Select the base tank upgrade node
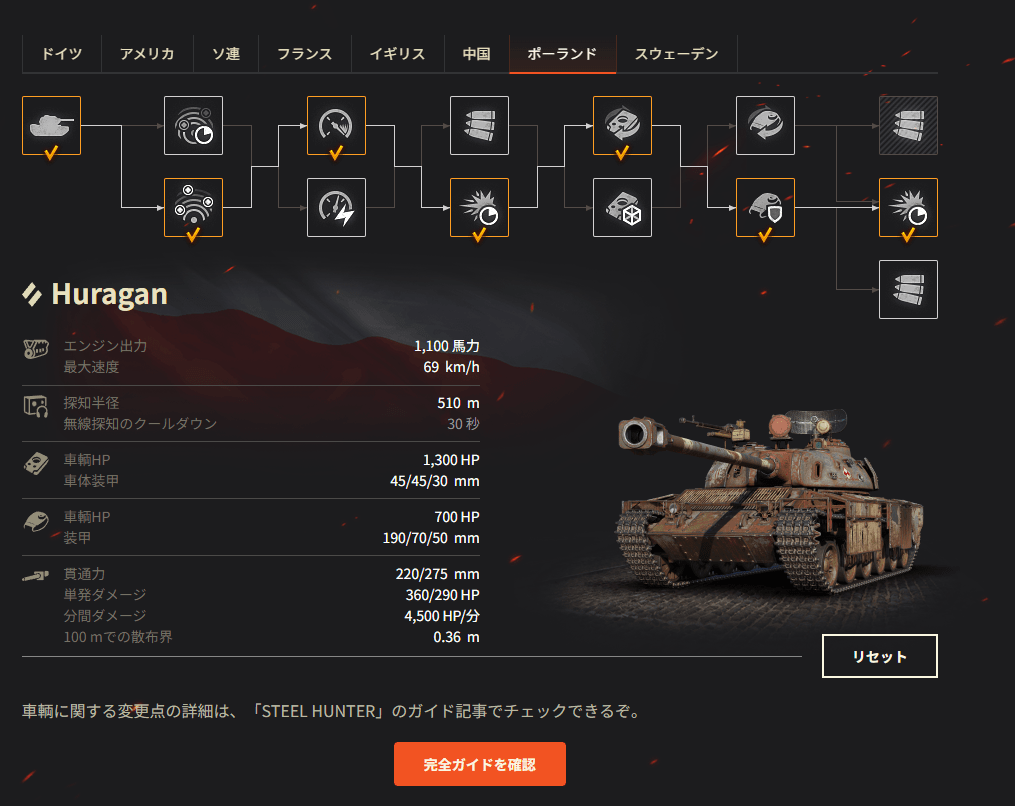This screenshot has height=806, width=1015. click(51, 125)
